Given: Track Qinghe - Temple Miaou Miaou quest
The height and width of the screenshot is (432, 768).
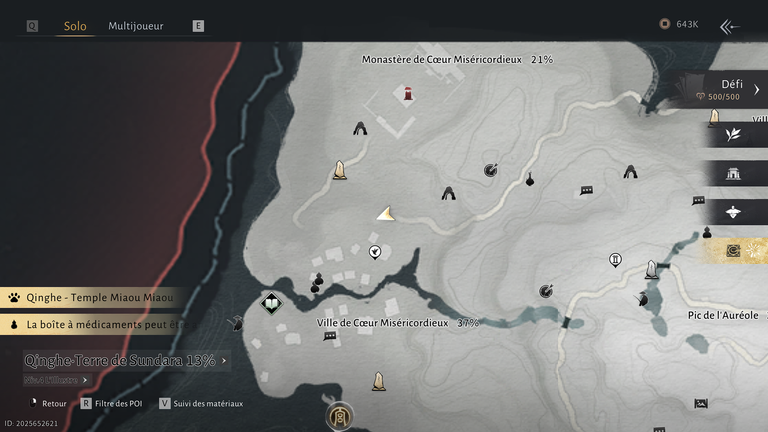Looking at the screenshot, I should point(90,297).
